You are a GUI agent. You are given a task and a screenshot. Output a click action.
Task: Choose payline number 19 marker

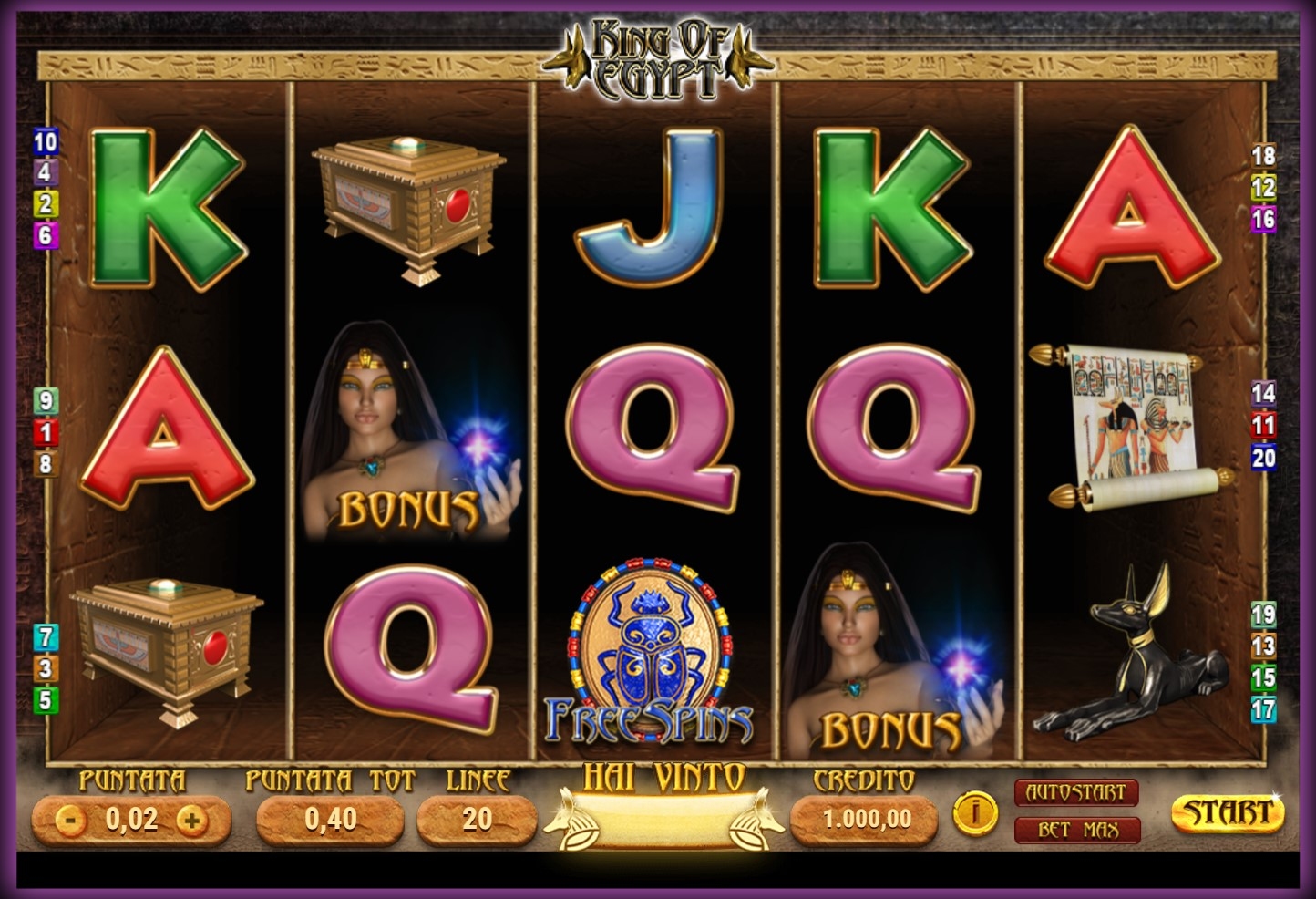(x=1263, y=615)
